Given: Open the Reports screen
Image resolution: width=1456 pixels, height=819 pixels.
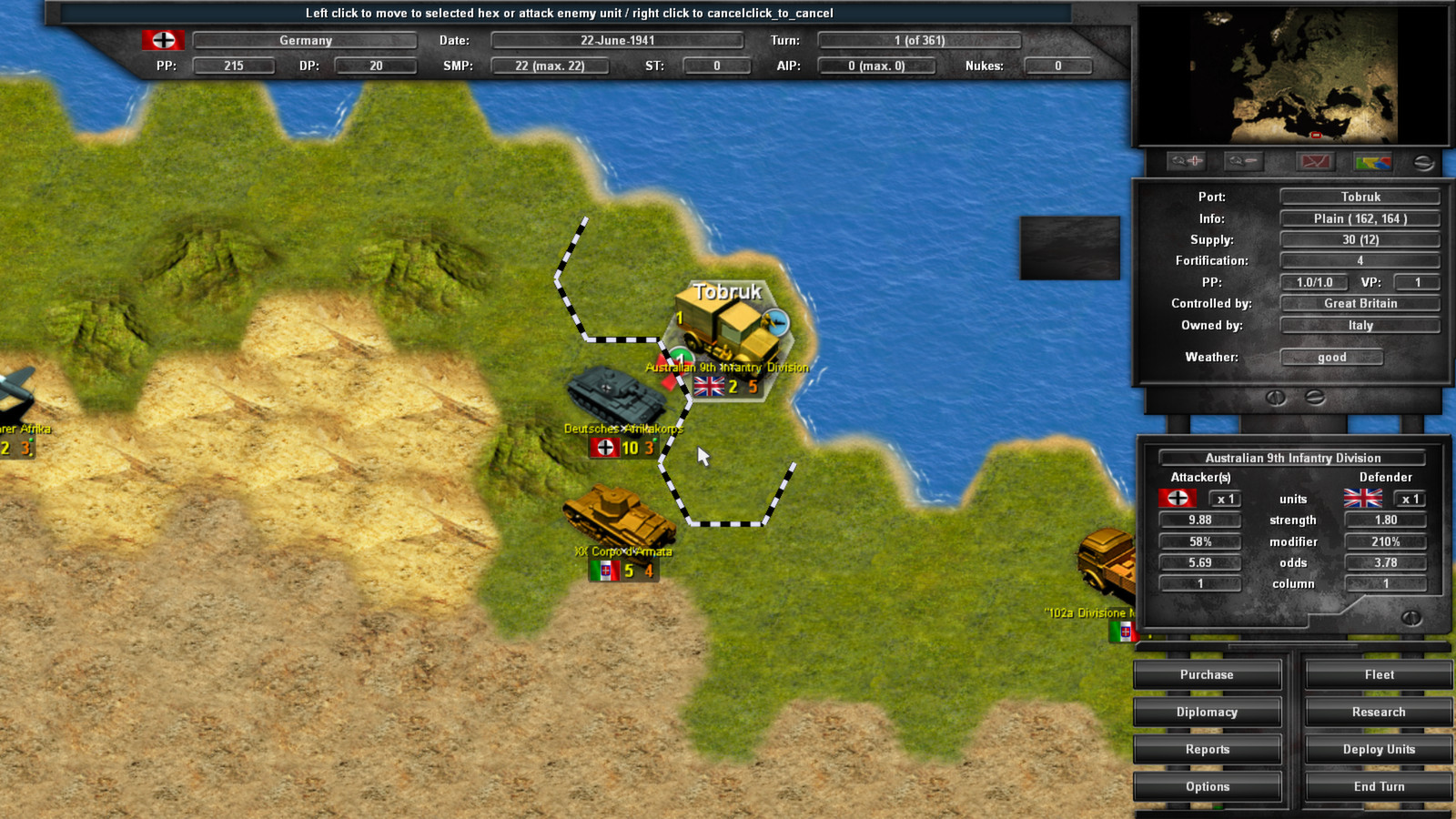Looking at the screenshot, I should click(1207, 749).
